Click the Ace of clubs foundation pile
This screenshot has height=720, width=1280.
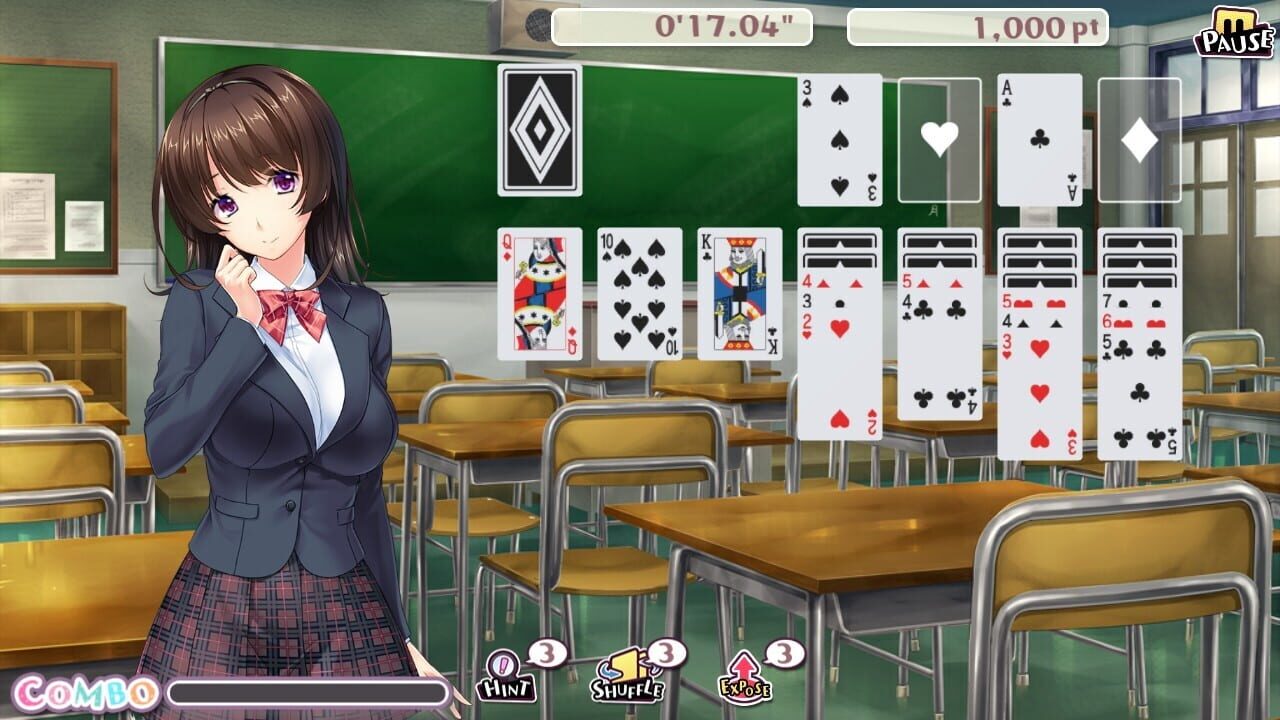(x=1037, y=140)
